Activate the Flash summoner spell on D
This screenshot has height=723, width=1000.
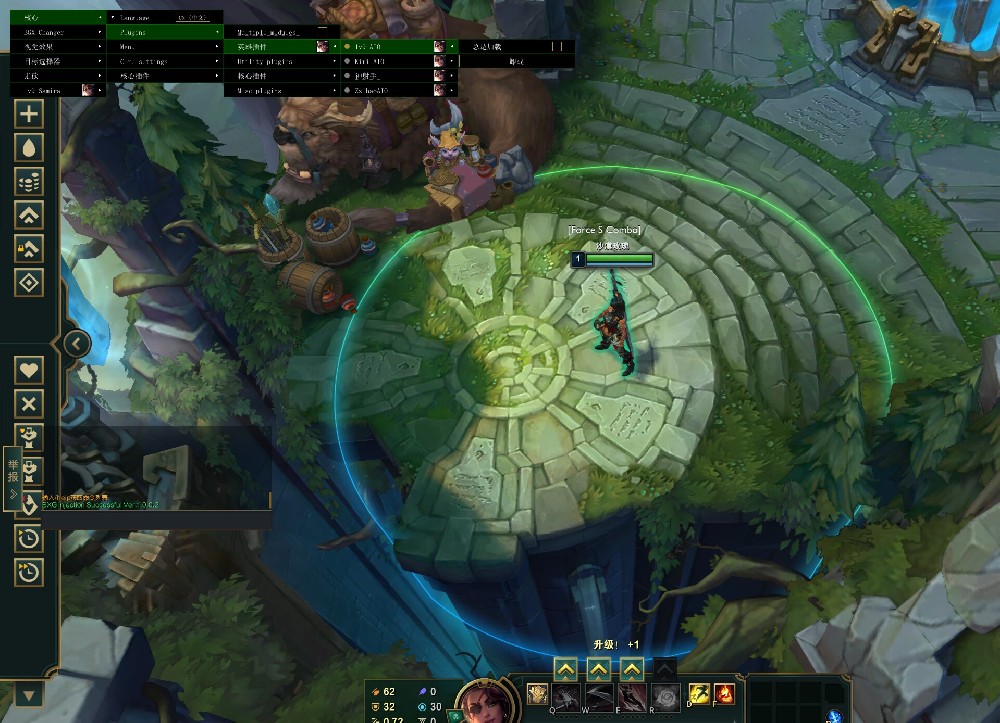tap(698, 694)
